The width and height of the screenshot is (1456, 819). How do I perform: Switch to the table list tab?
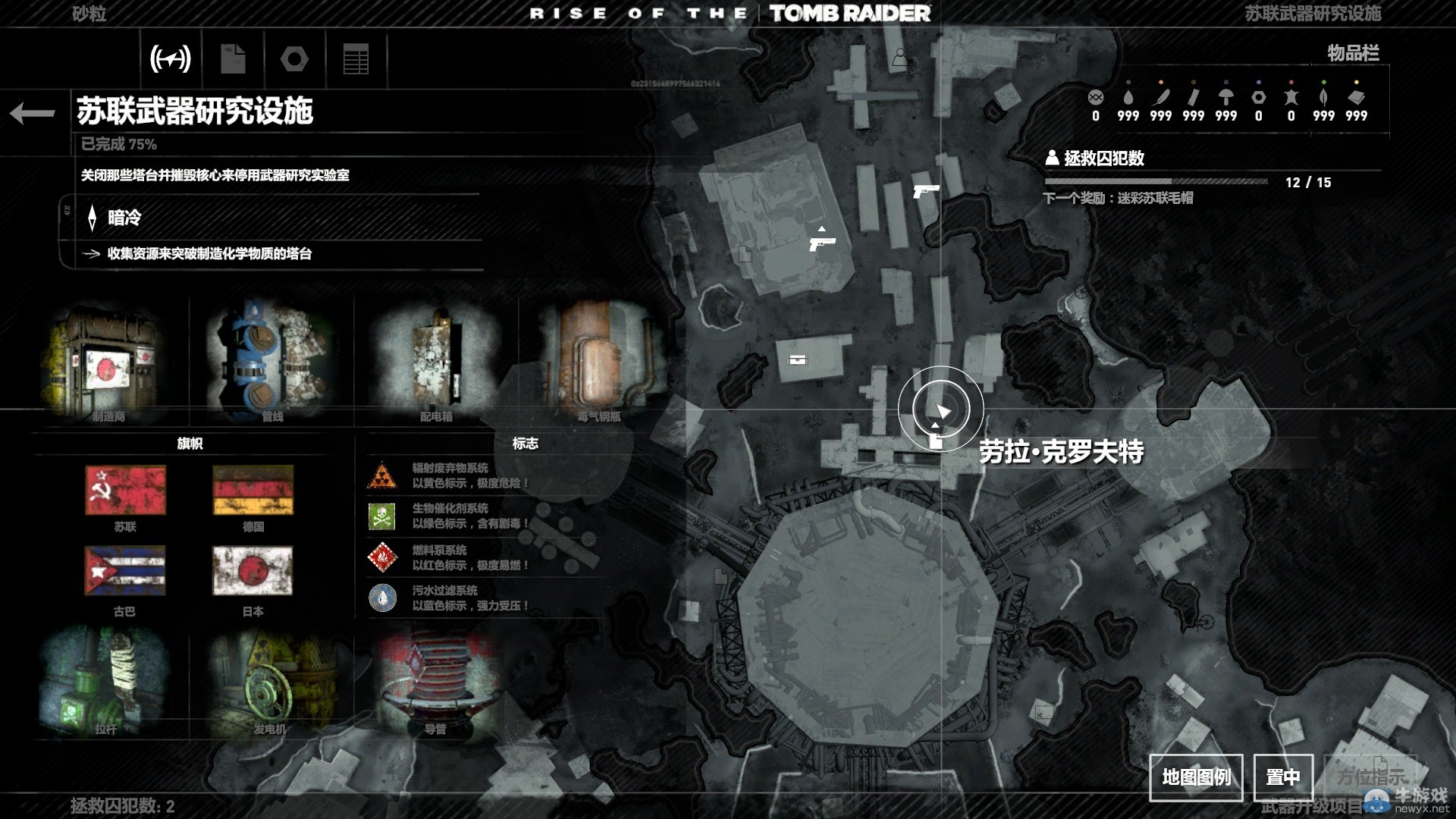click(356, 58)
